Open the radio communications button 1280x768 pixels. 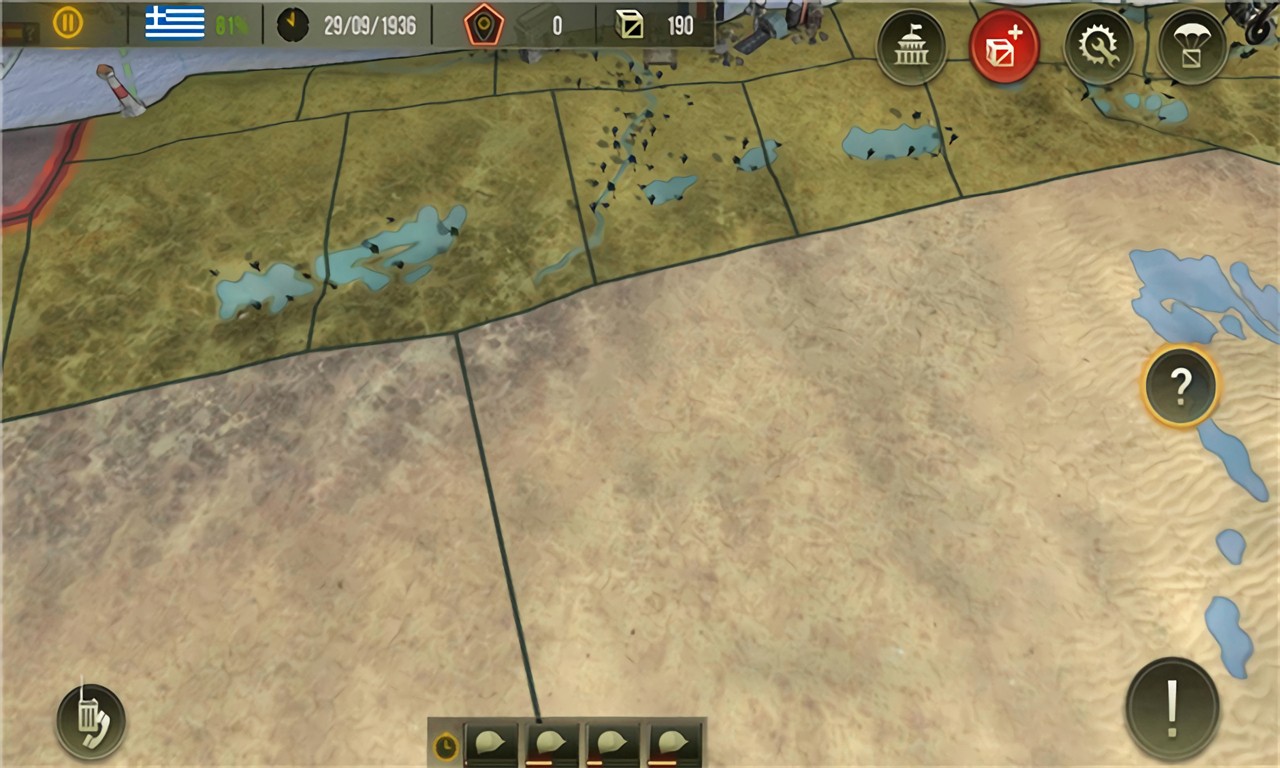91,721
